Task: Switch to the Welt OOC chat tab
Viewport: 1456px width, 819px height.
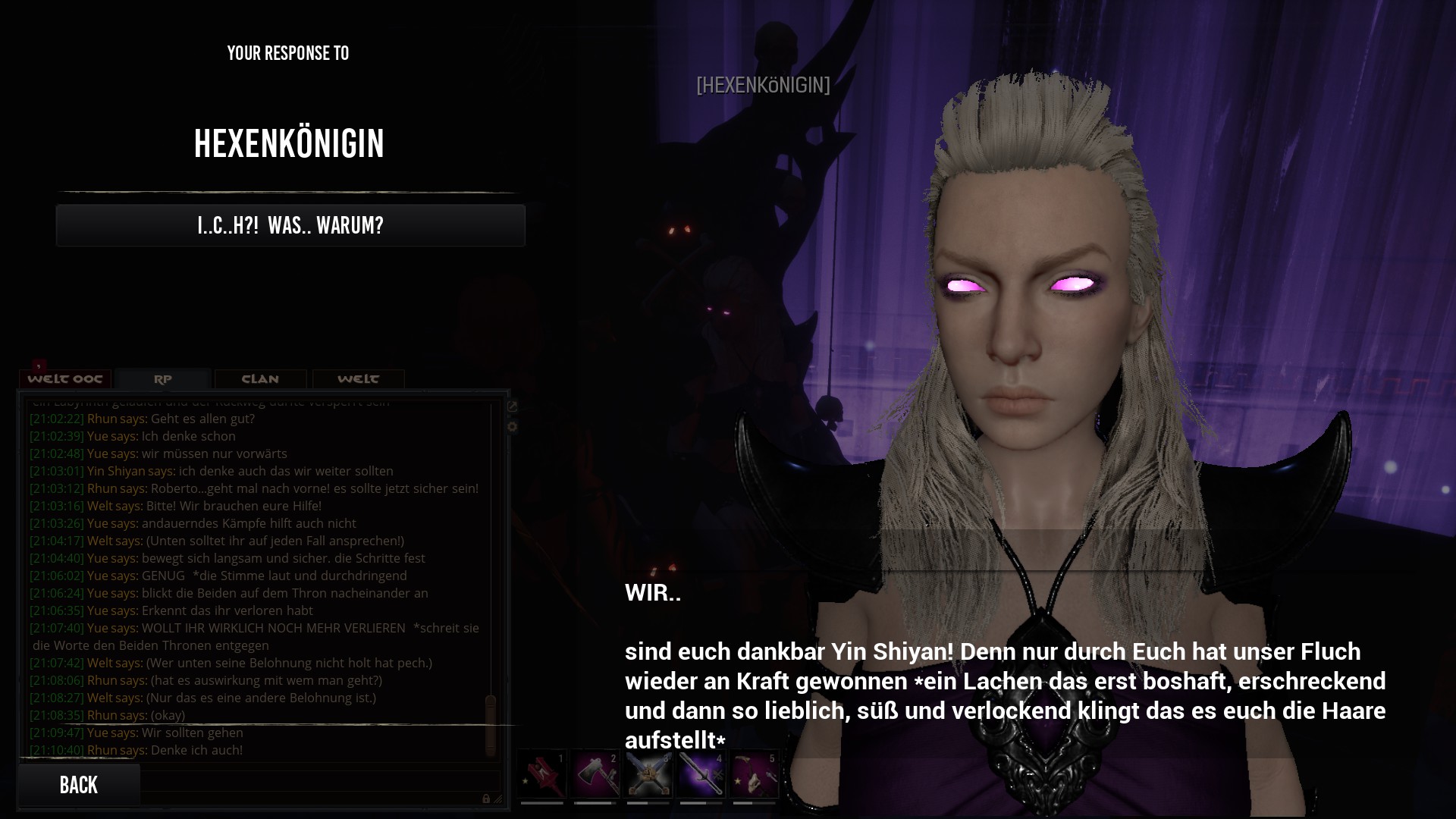Action: (x=65, y=379)
